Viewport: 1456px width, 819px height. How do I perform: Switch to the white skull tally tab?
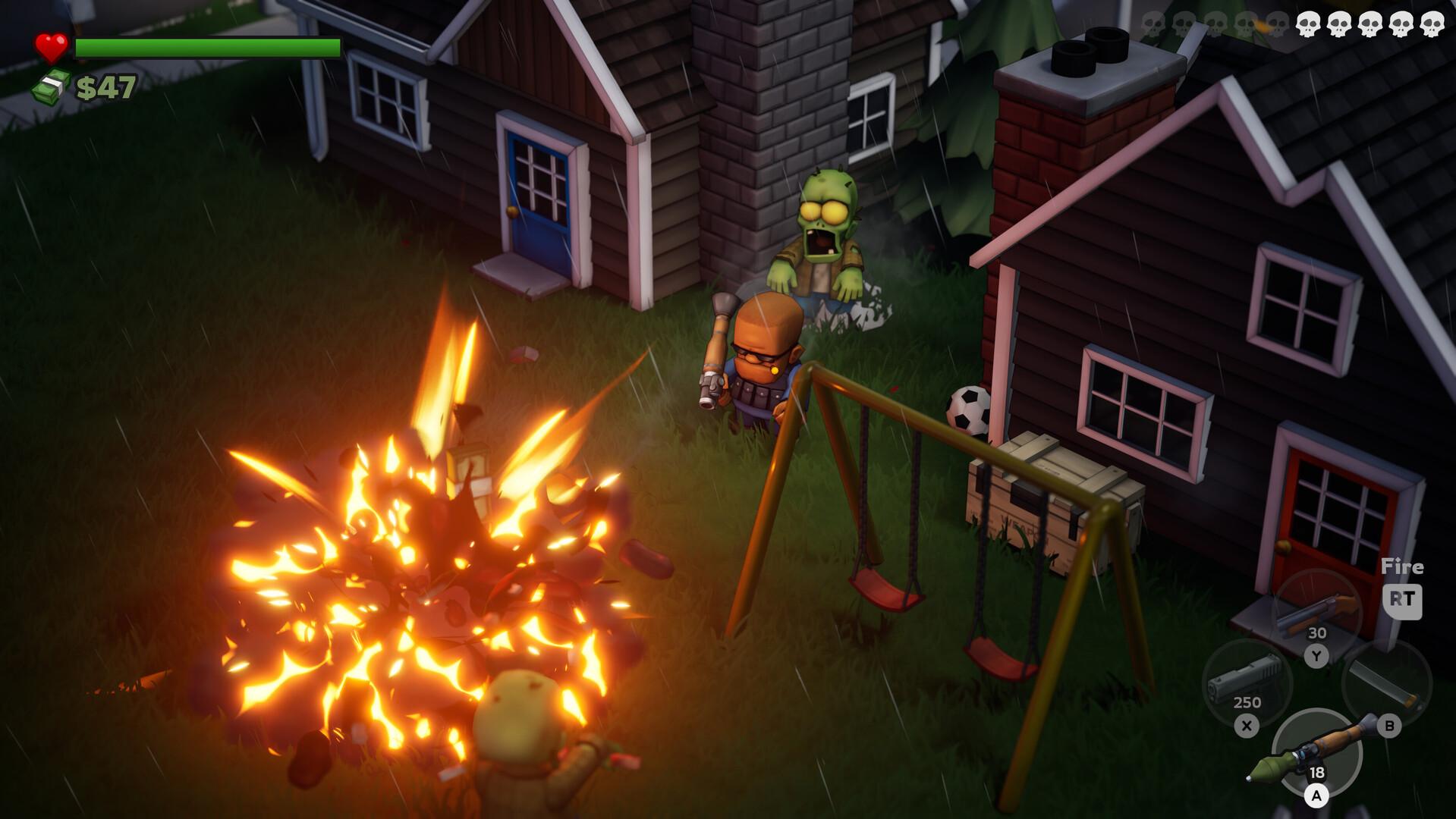pos(1372,24)
